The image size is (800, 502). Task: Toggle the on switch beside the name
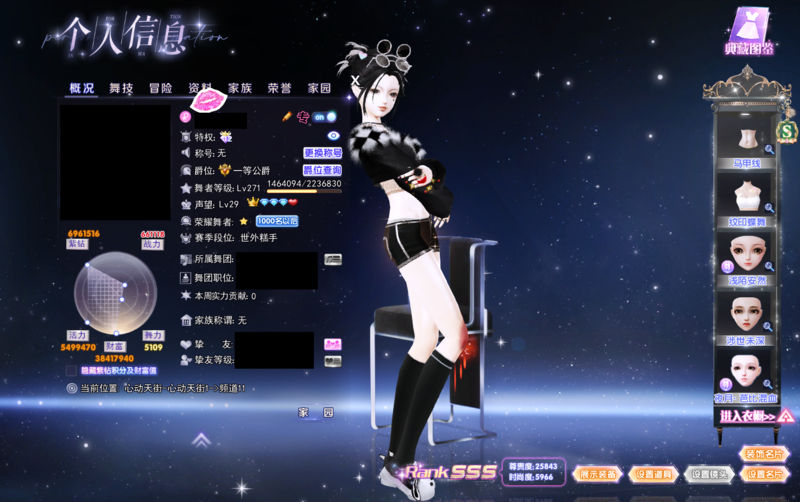pos(325,117)
